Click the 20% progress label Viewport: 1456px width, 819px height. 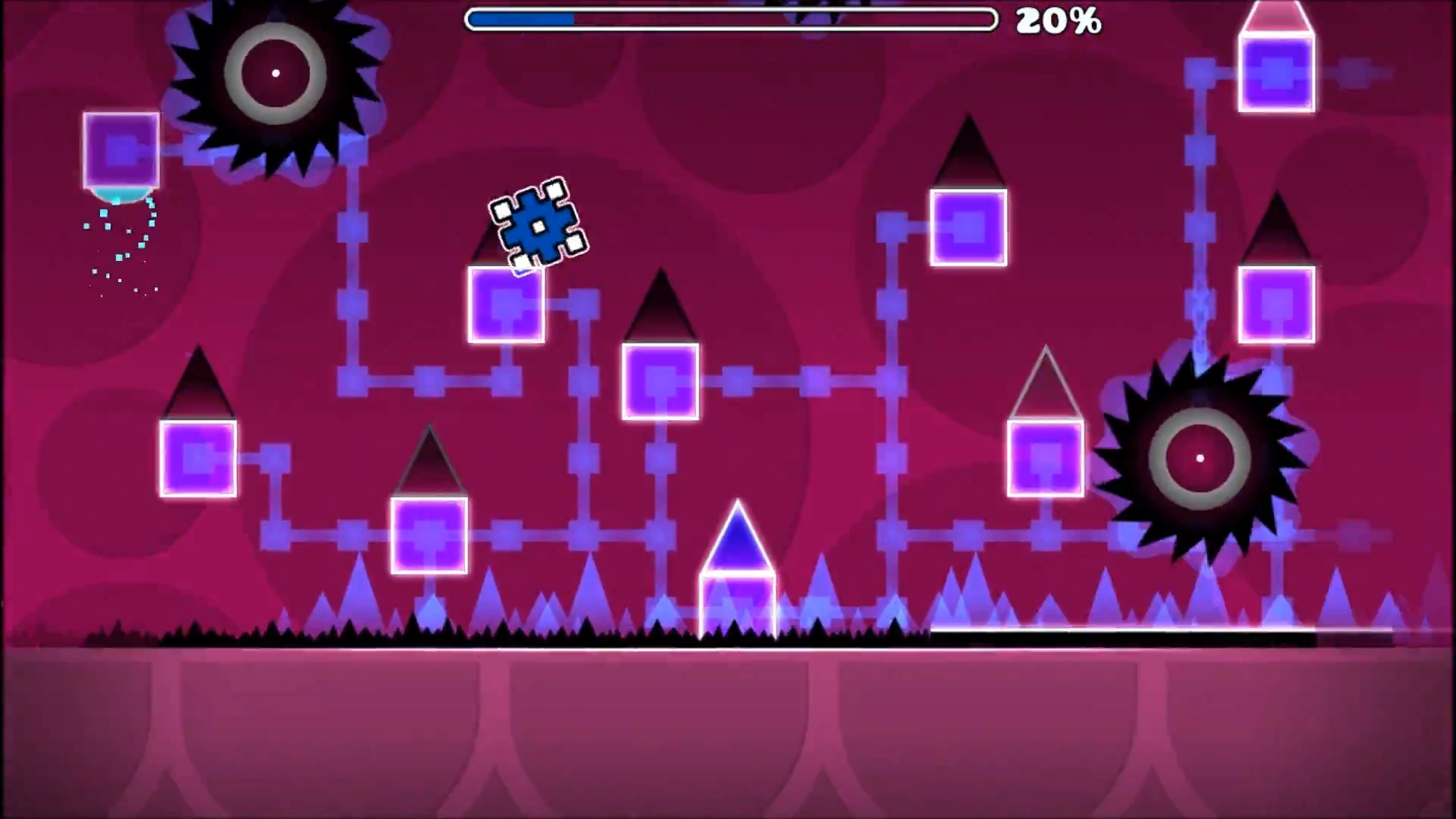click(1059, 22)
